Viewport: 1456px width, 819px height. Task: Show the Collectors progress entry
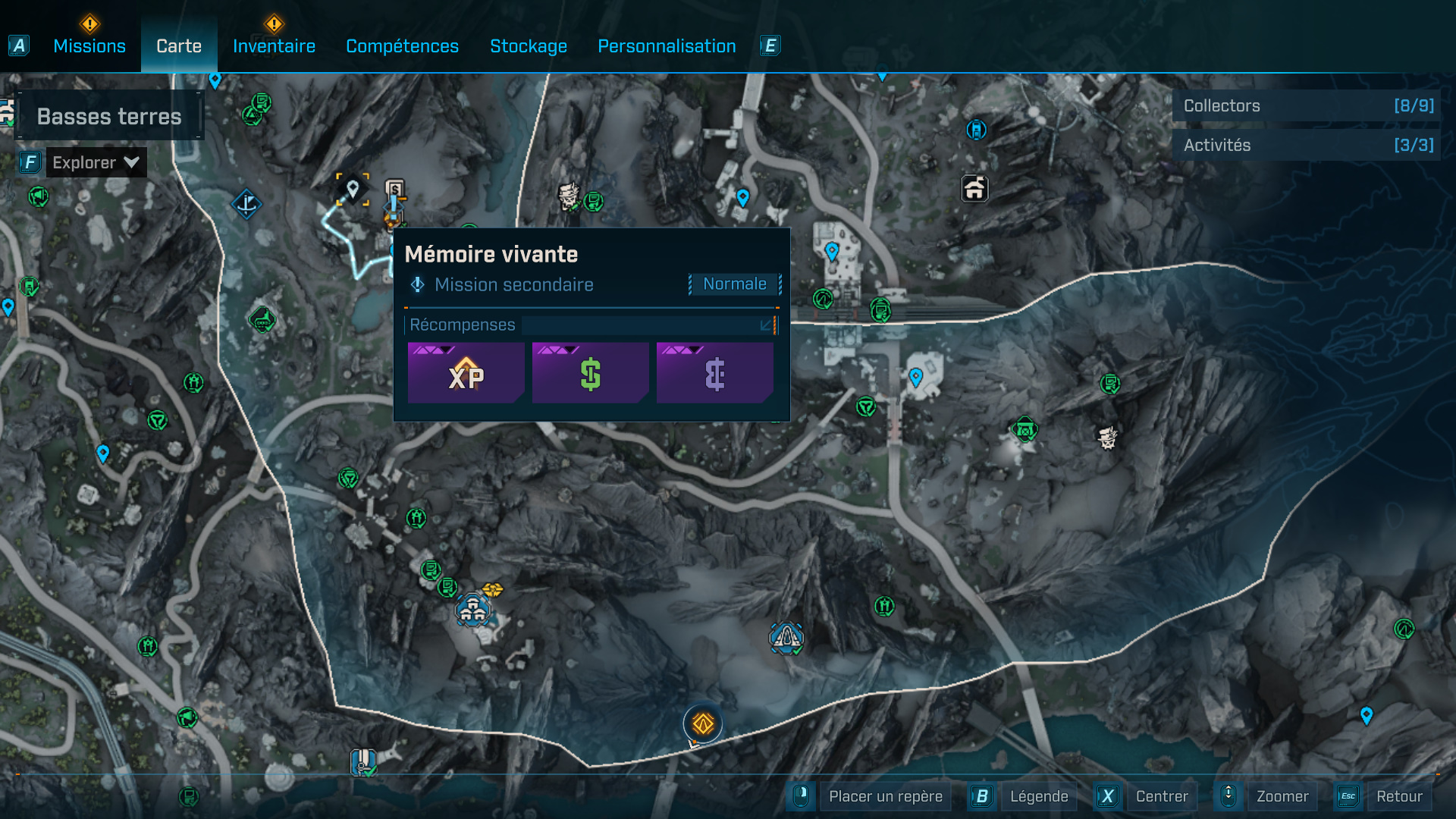click(1307, 106)
